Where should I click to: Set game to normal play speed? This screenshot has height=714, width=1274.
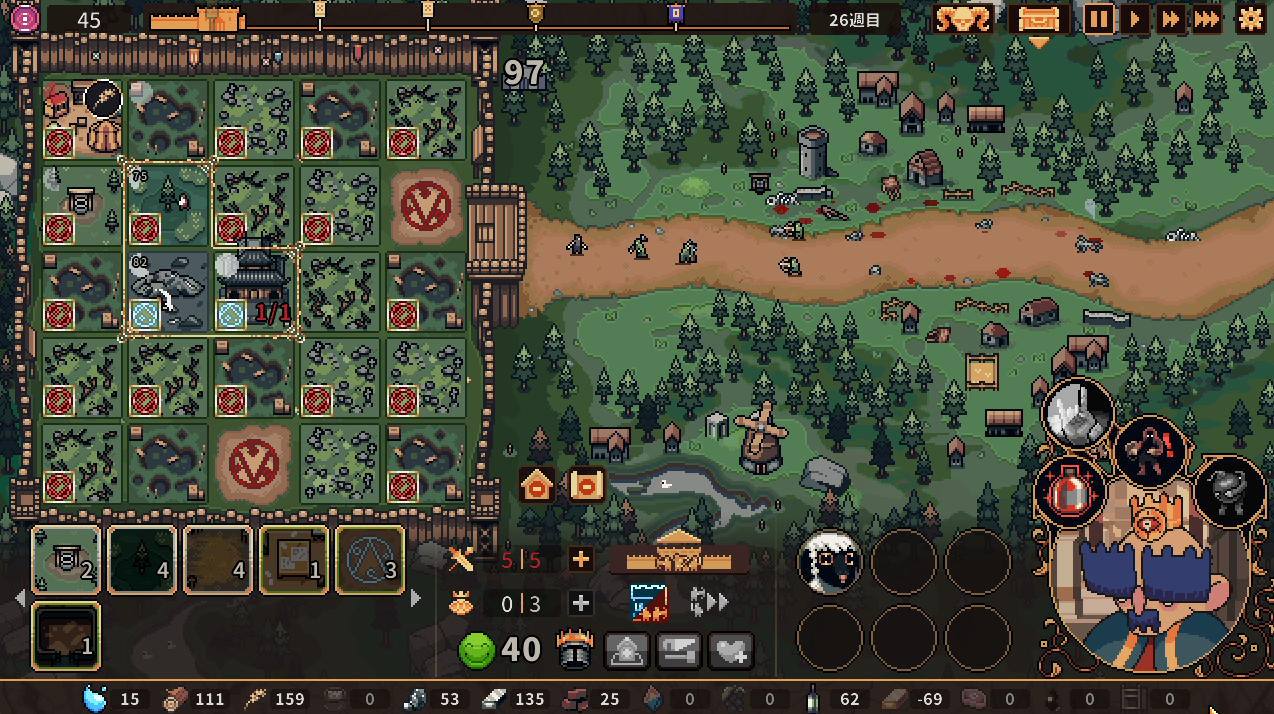coord(1134,19)
